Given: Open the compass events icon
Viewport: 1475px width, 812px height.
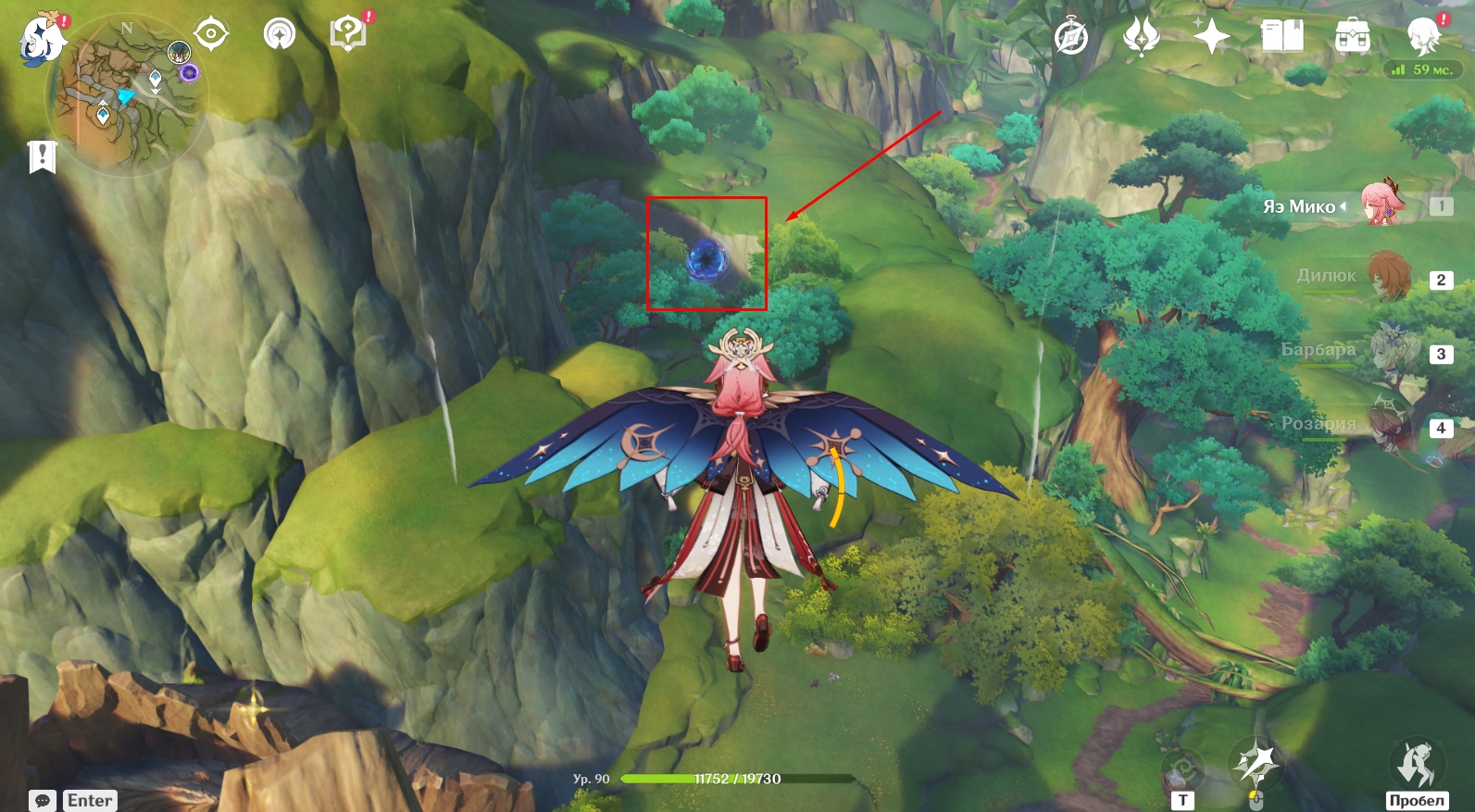Looking at the screenshot, I should 1071,38.
